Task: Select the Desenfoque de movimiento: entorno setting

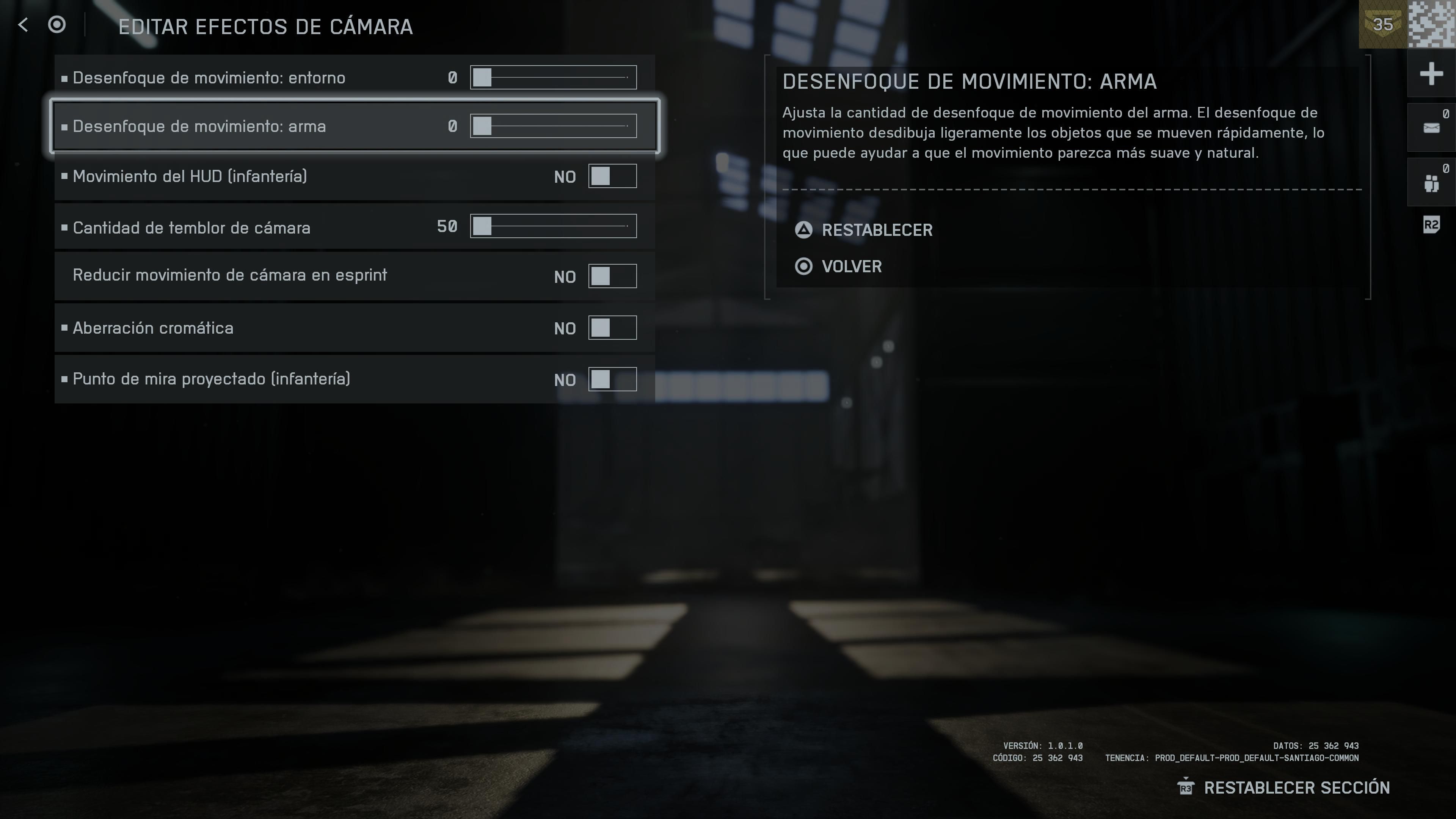Action: pos(226,77)
